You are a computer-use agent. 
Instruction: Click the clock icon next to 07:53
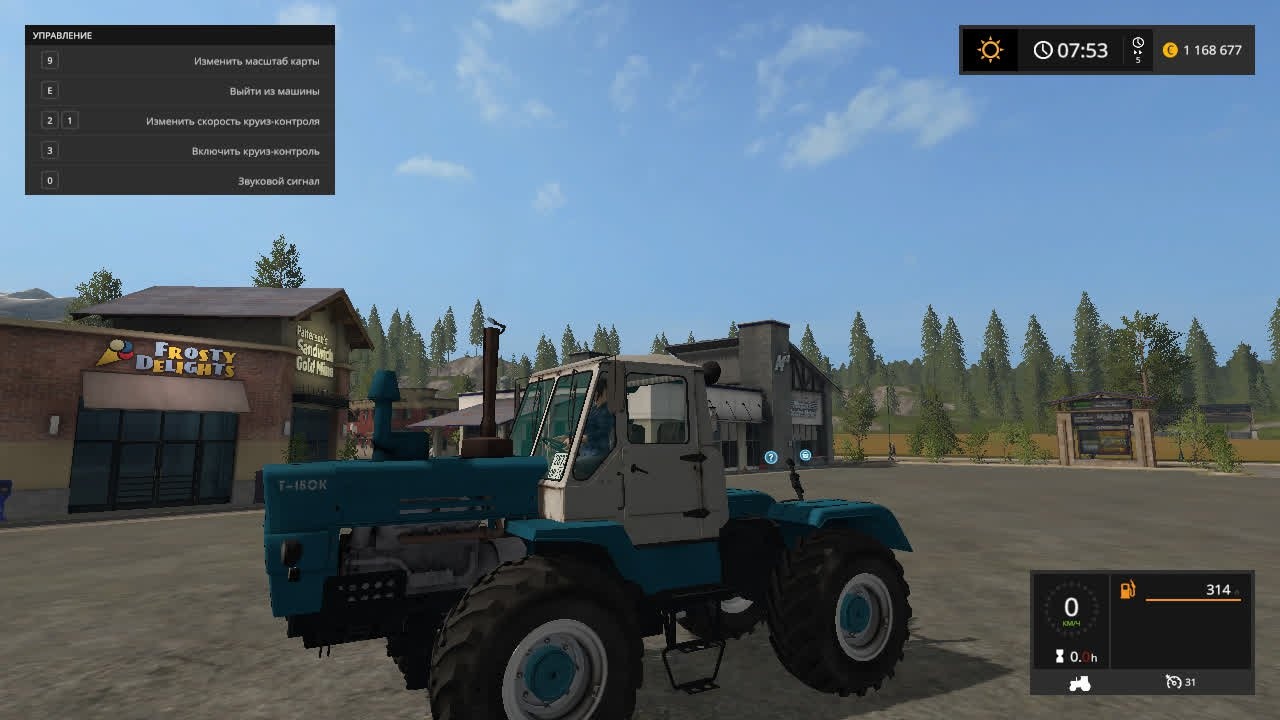[x=1044, y=48]
